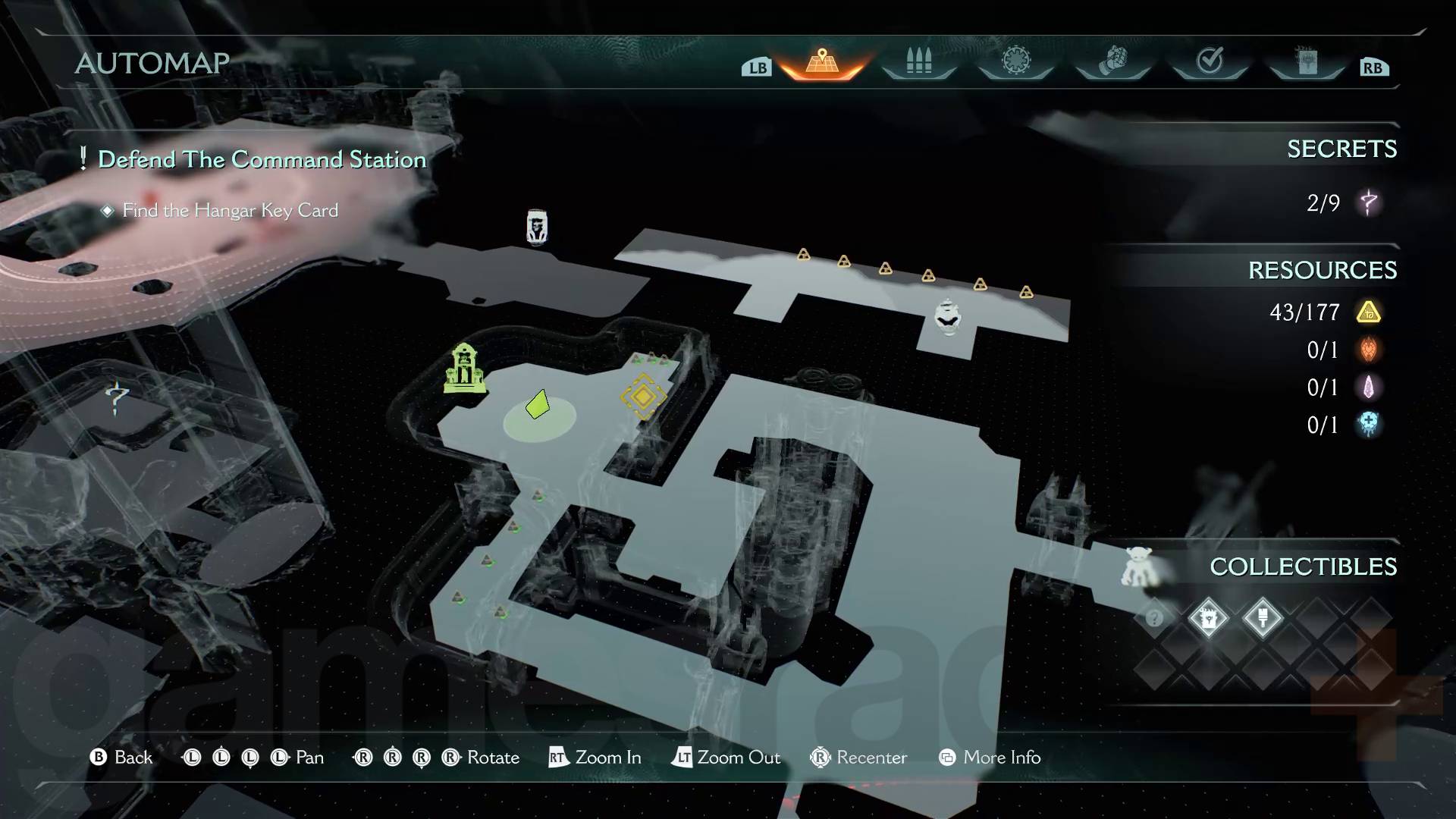Click the green player arrow on the map

click(538, 404)
